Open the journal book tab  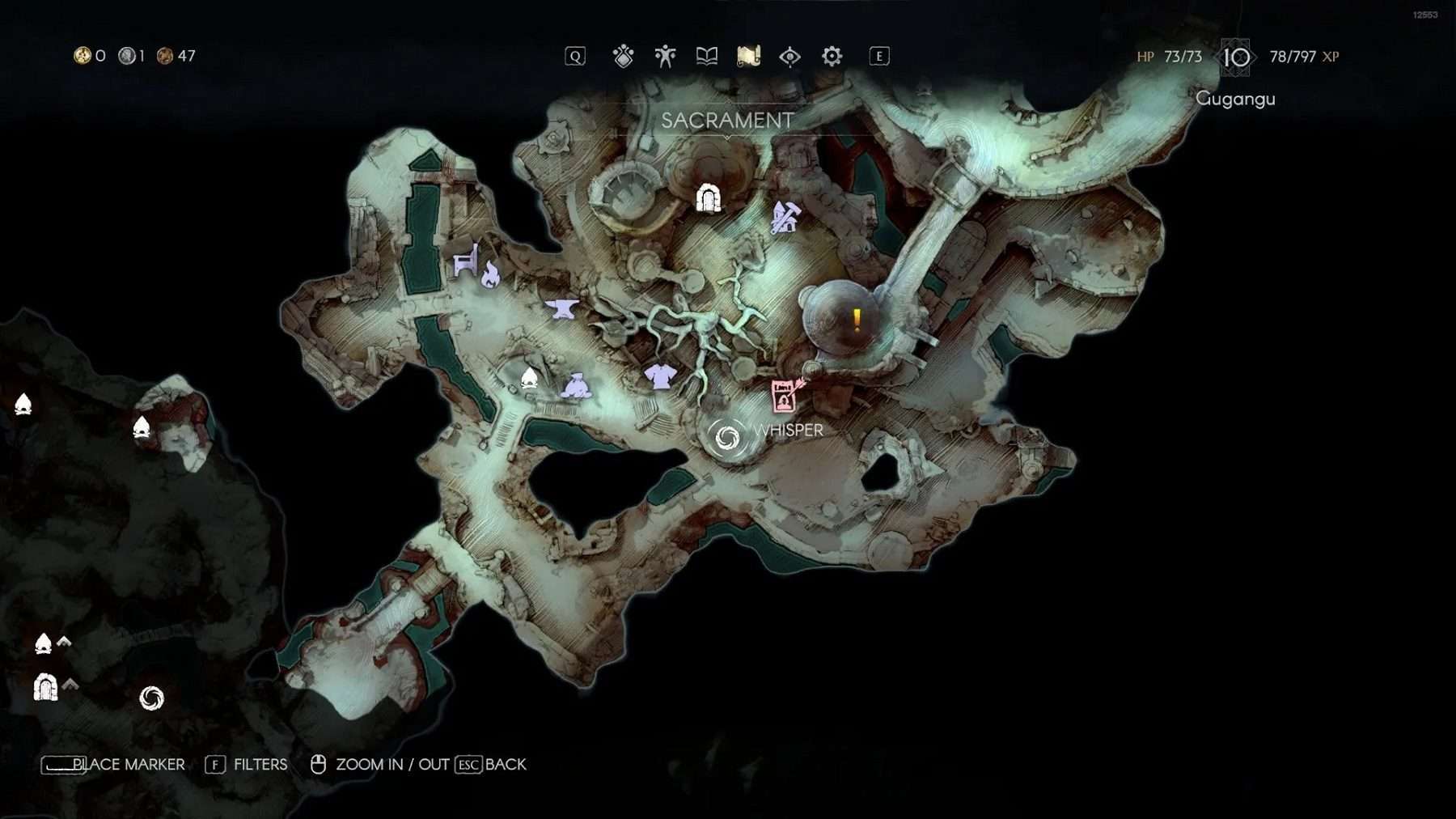pos(707,57)
